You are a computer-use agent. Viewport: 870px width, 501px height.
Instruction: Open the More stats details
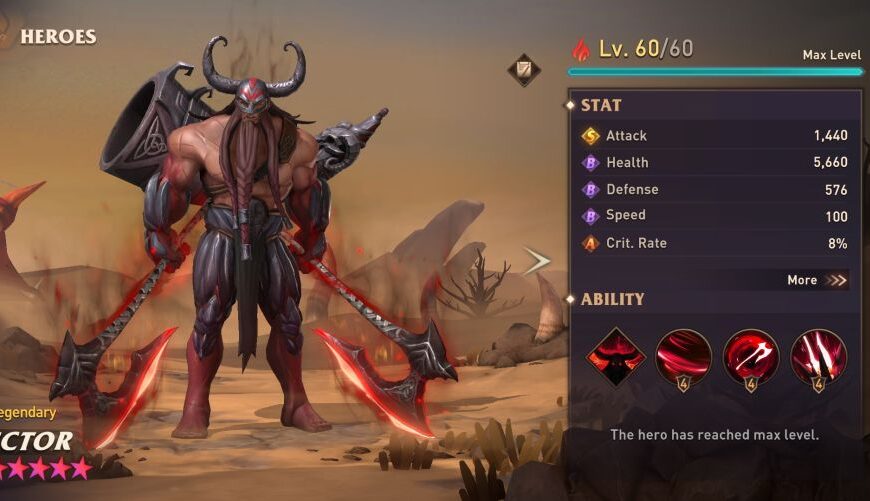coord(817,280)
